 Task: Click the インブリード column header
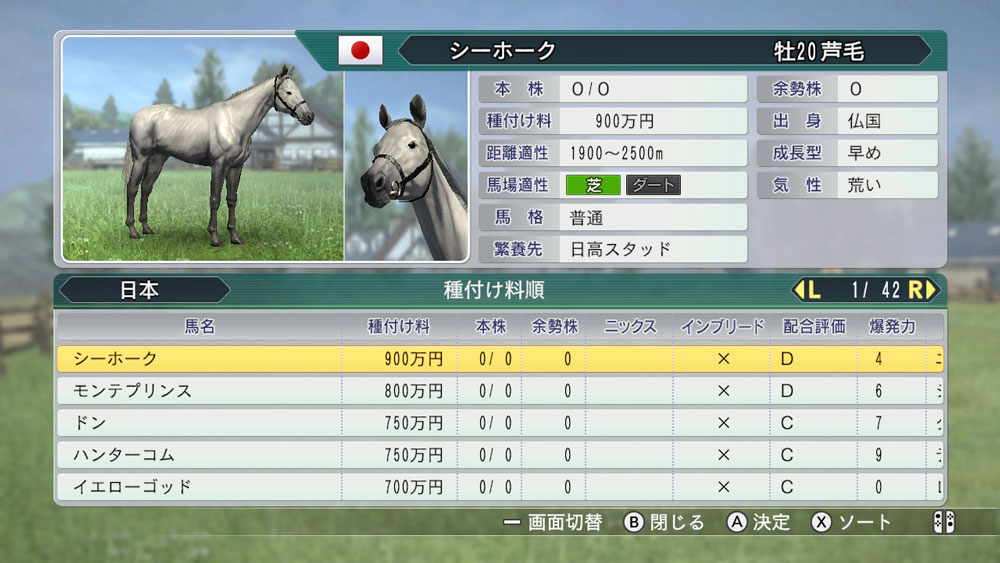point(722,326)
